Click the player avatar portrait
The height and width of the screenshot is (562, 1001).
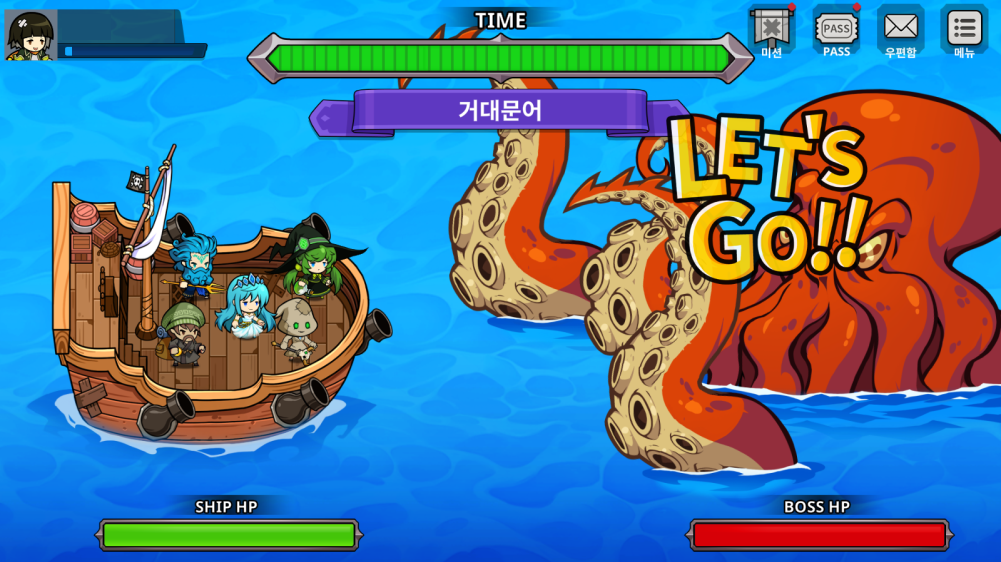30,35
